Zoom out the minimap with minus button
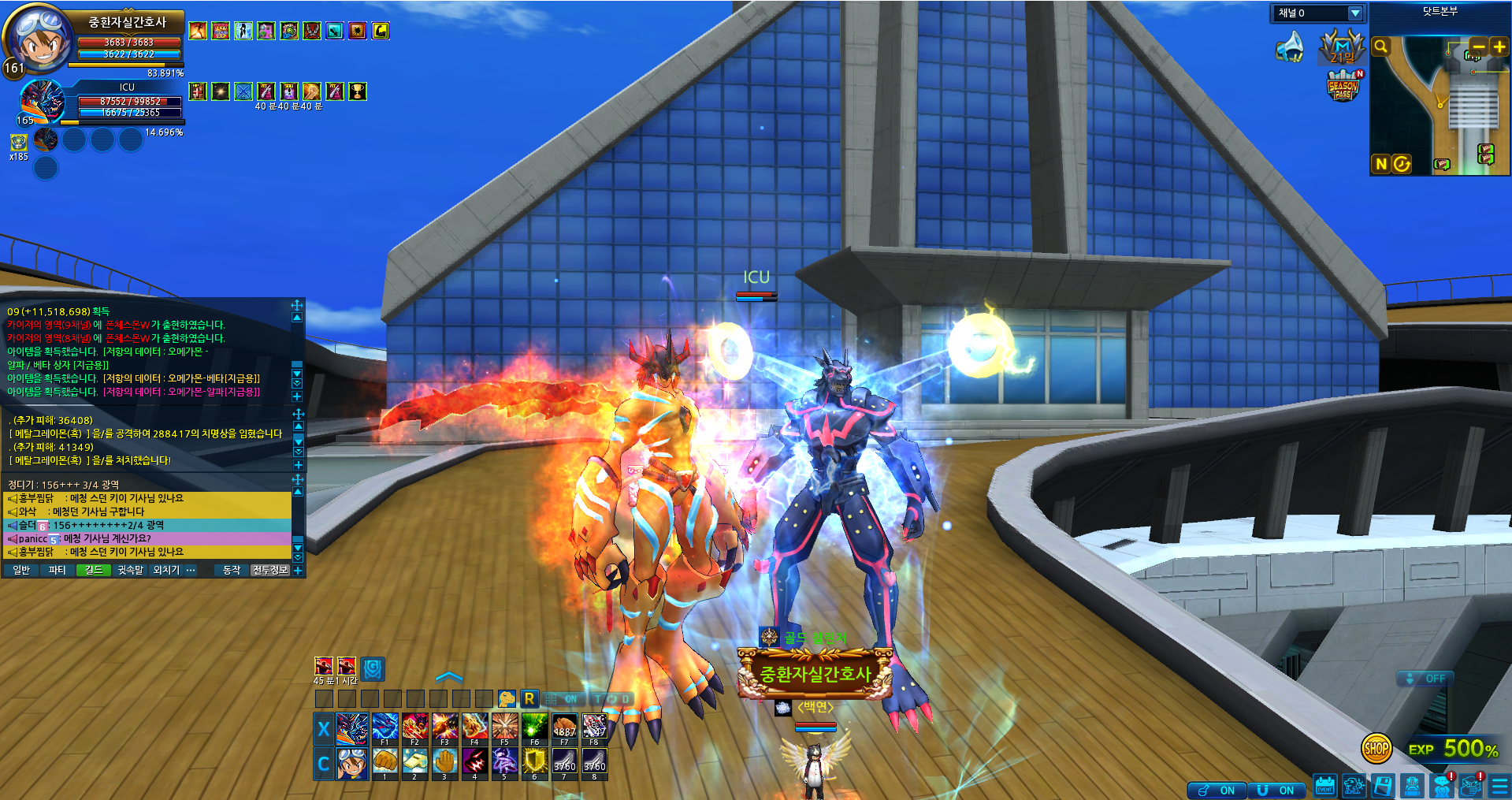The width and height of the screenshot is (1512, 800). [x=1478, y=47]
